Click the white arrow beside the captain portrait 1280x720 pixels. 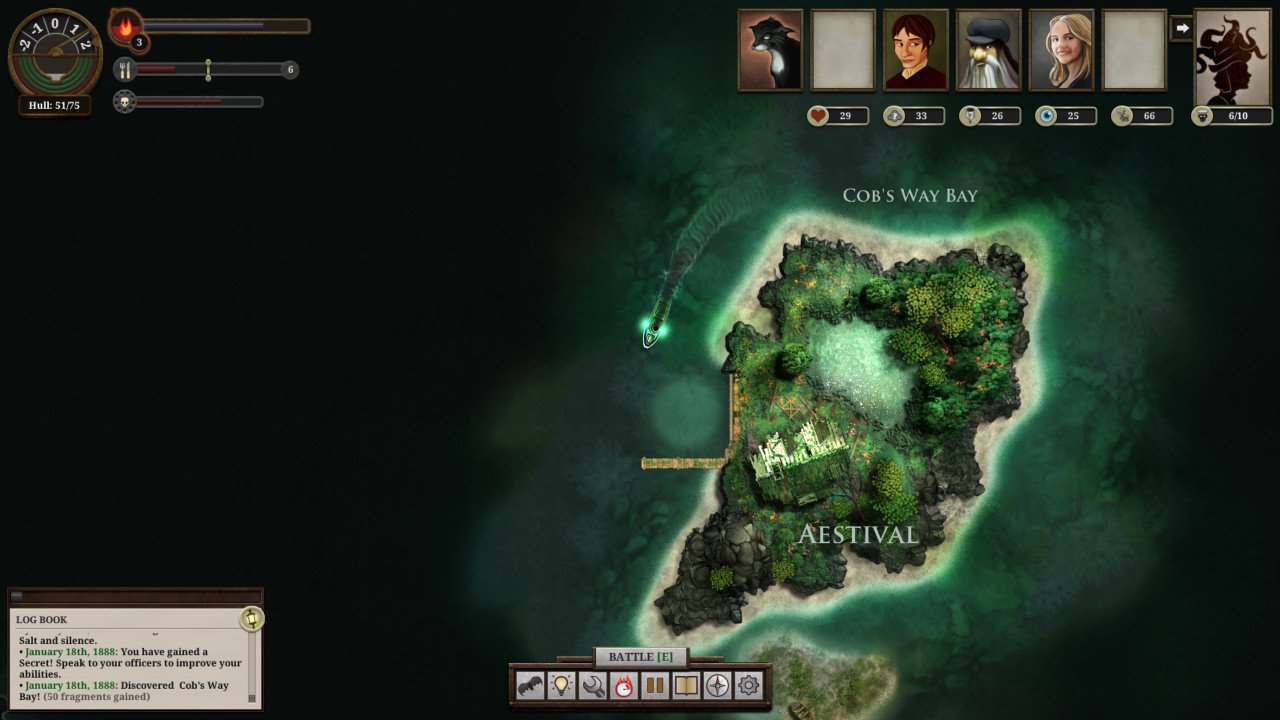coord(1181,29)
